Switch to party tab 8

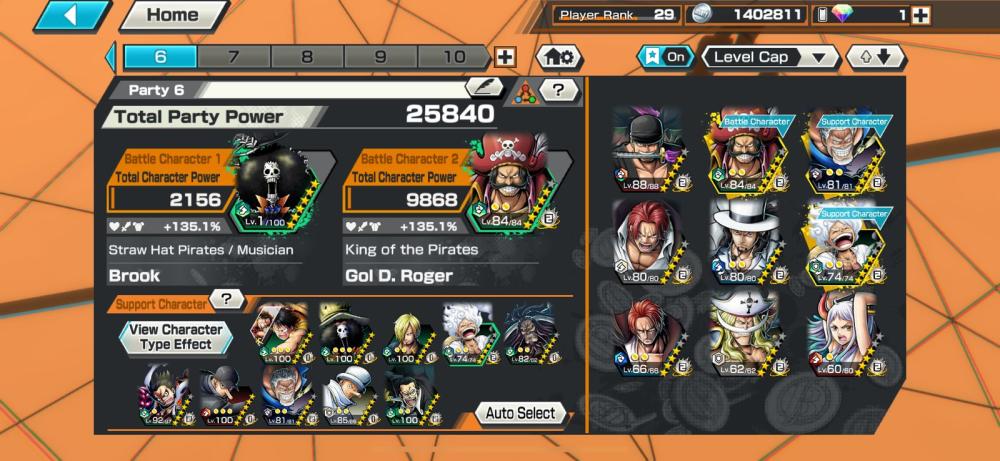pyautogui.click(x=307, y=57)
